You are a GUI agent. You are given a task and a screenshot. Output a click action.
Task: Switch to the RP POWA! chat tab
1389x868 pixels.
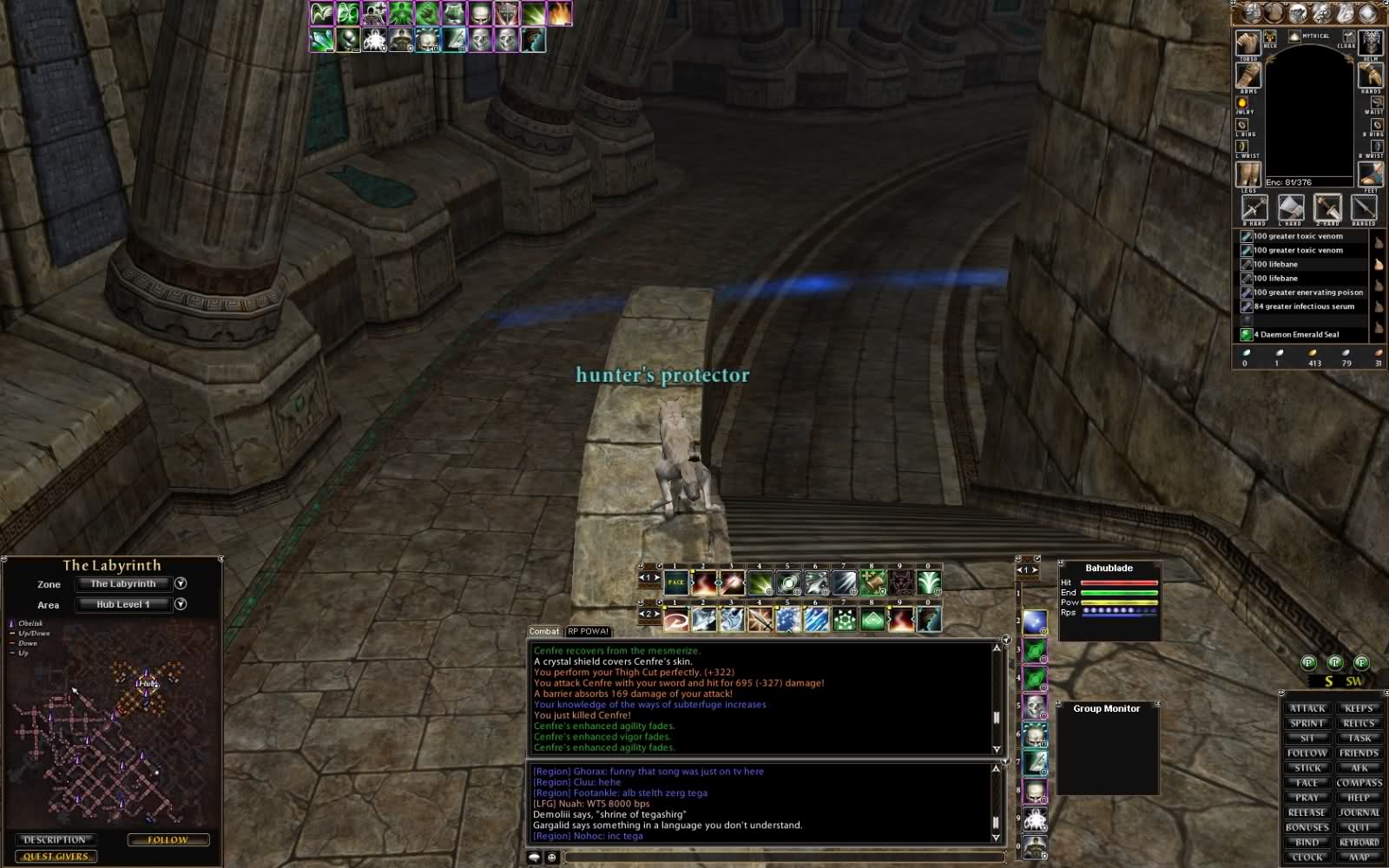pyautogui.click(x=589, y=631)
